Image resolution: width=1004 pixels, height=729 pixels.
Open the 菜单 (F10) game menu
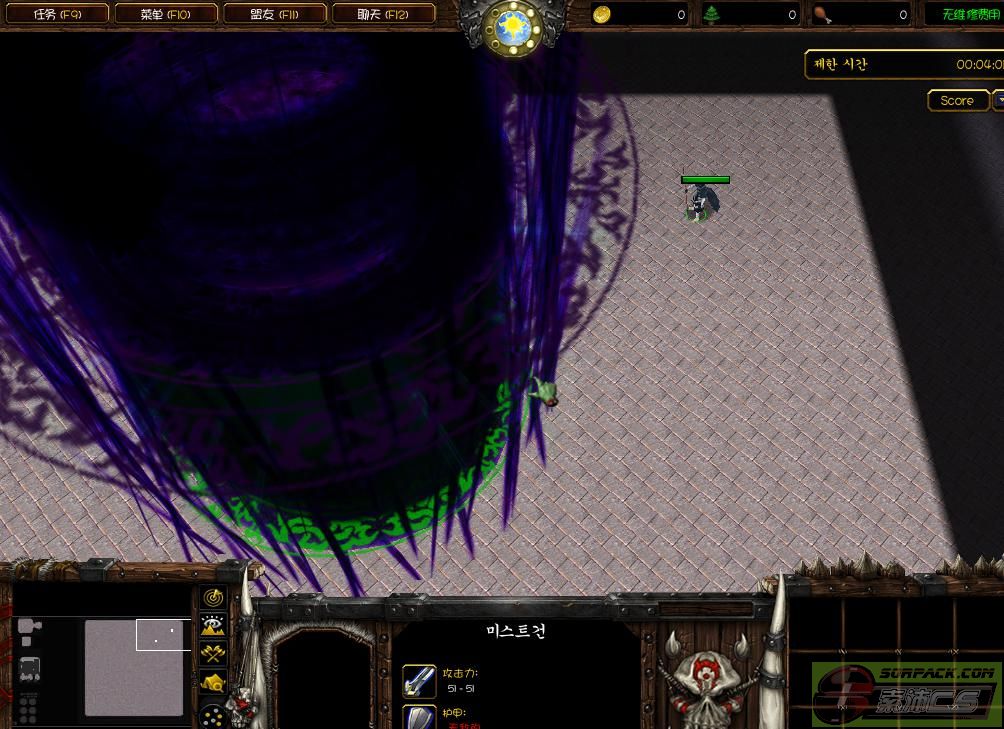165,14
